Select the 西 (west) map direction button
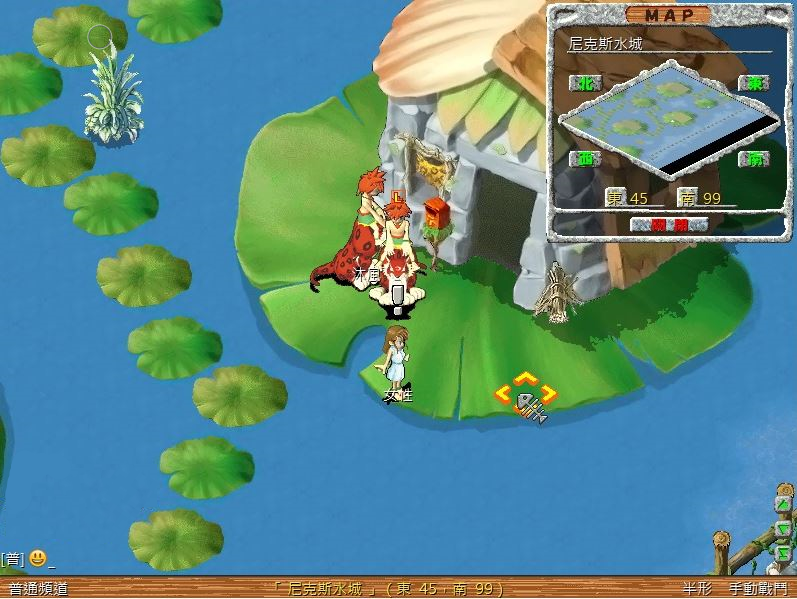The width and height of the screenshot is (797, 599). tap(584, 159)
